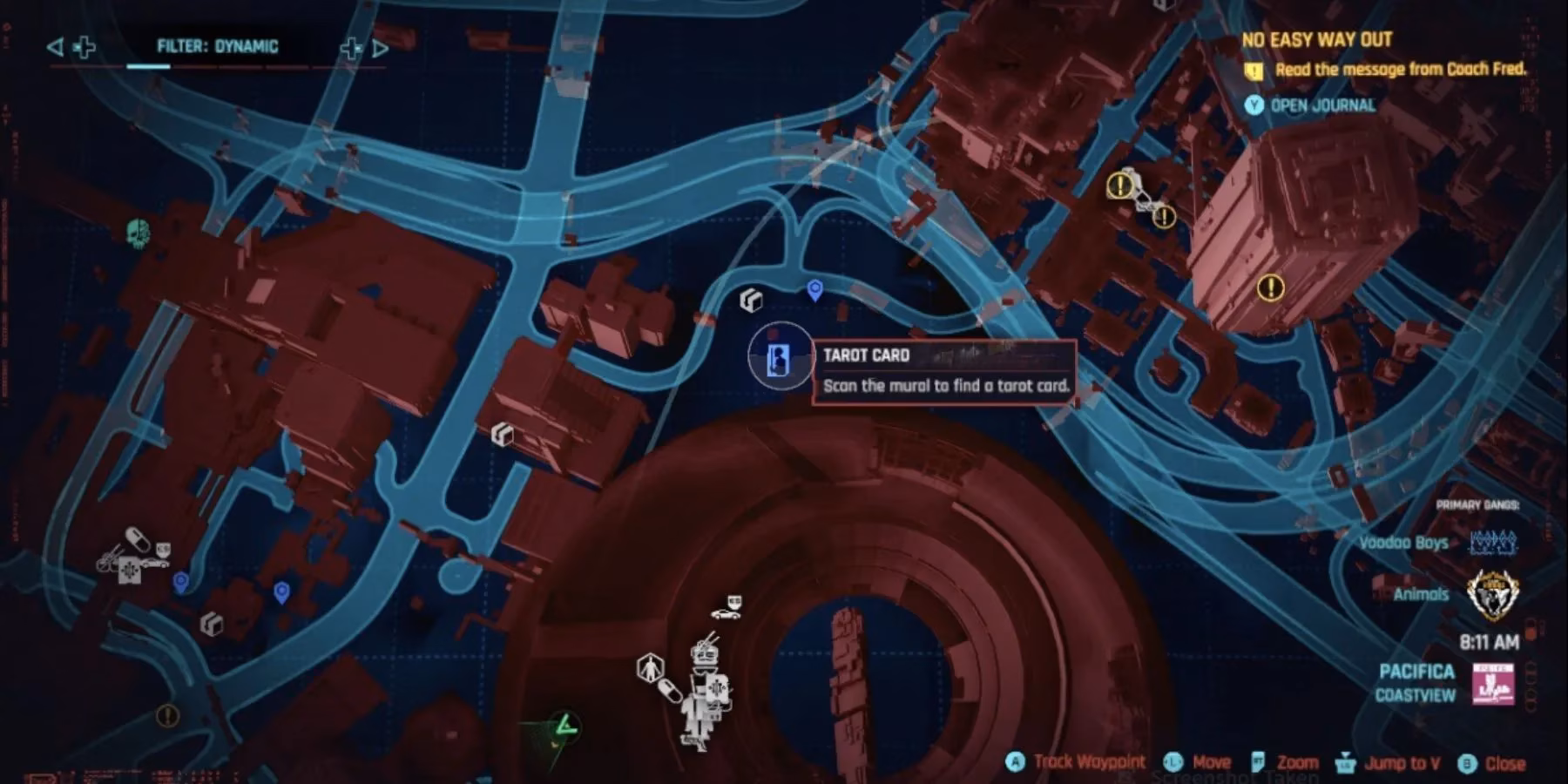Switch to the previous map filter arrow
Image resolution: width=1568 pixels, height=784 pixels.
coord(55,47)
